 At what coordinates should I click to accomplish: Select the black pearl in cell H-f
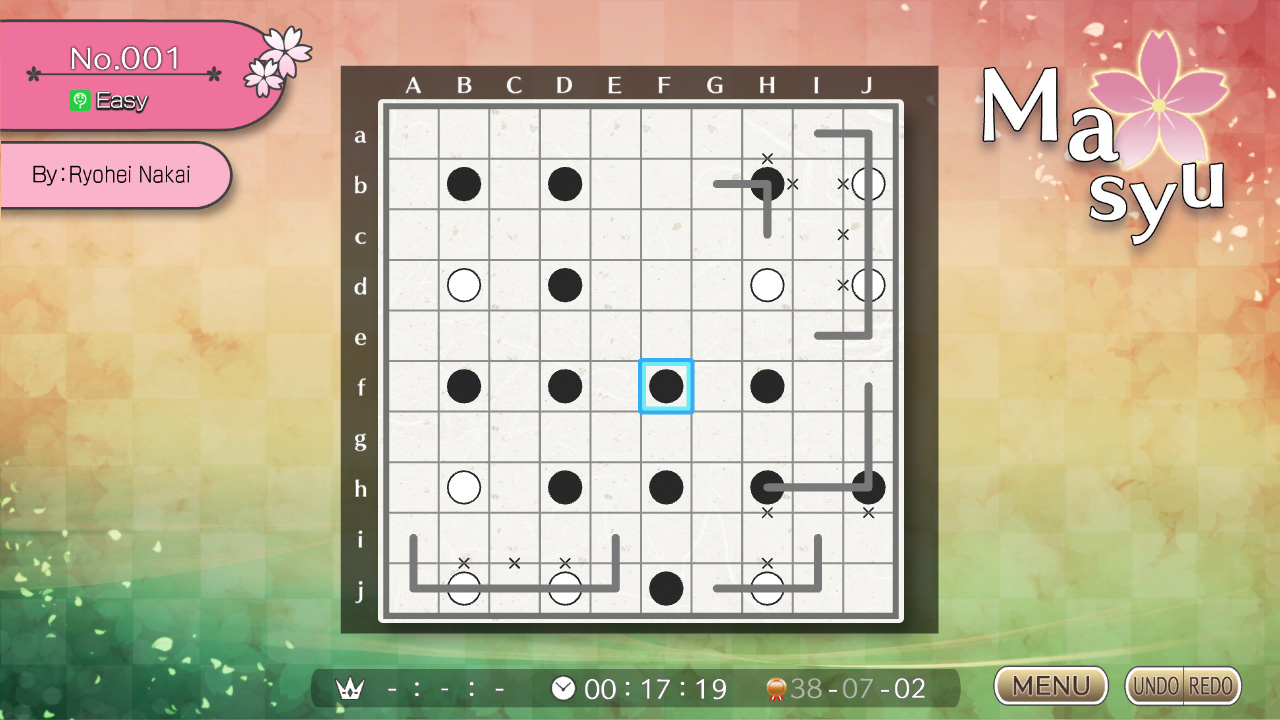(x=767, y=386)
